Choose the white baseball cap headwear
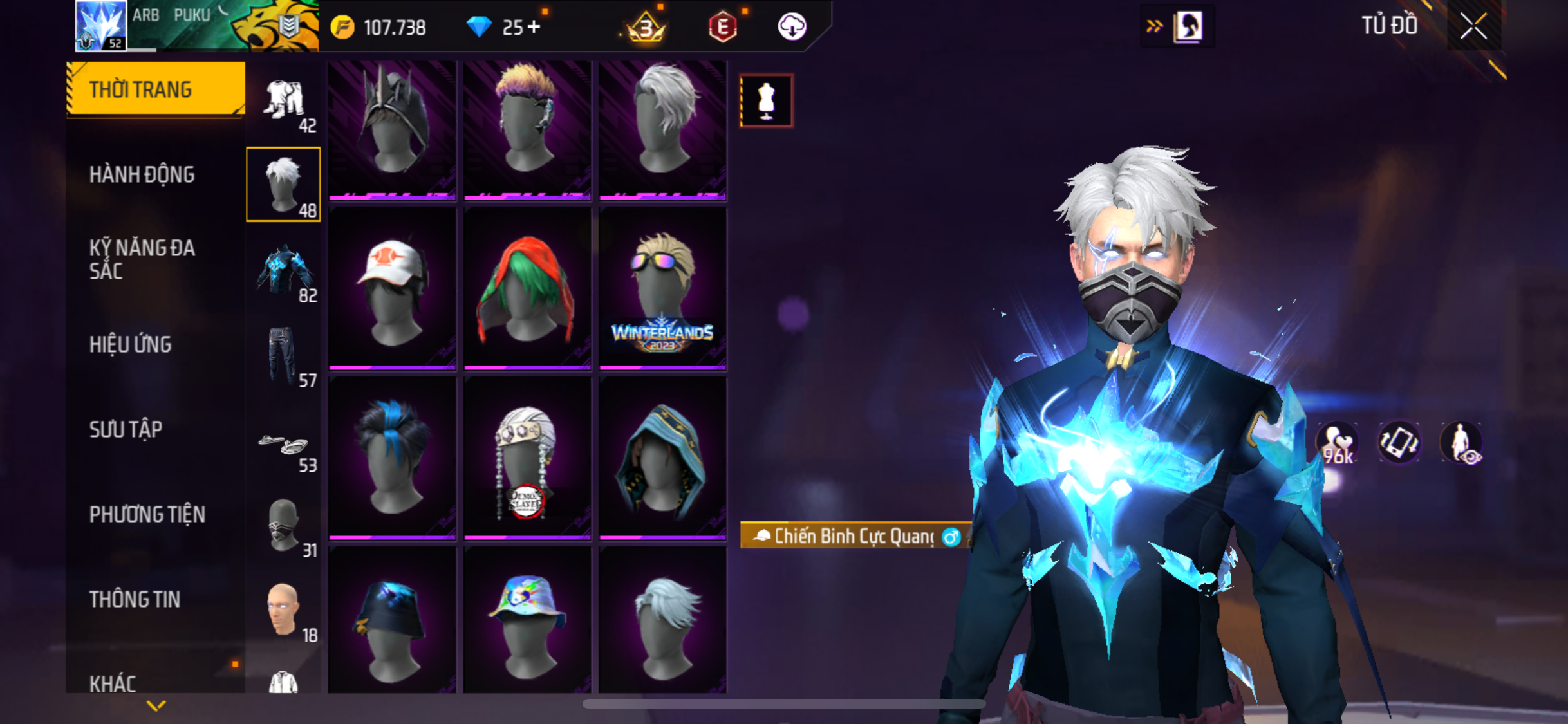1568x724 pixels. pyautogui.click(x=392, y=289)
